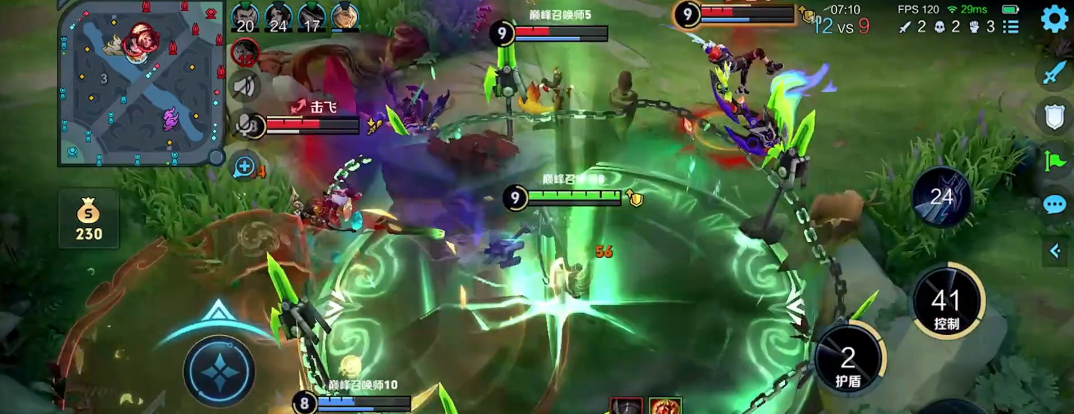Viewport: 1074px width, 414px height.
Task: Tap the blue plus magnifier button
Action: (245, 166)
